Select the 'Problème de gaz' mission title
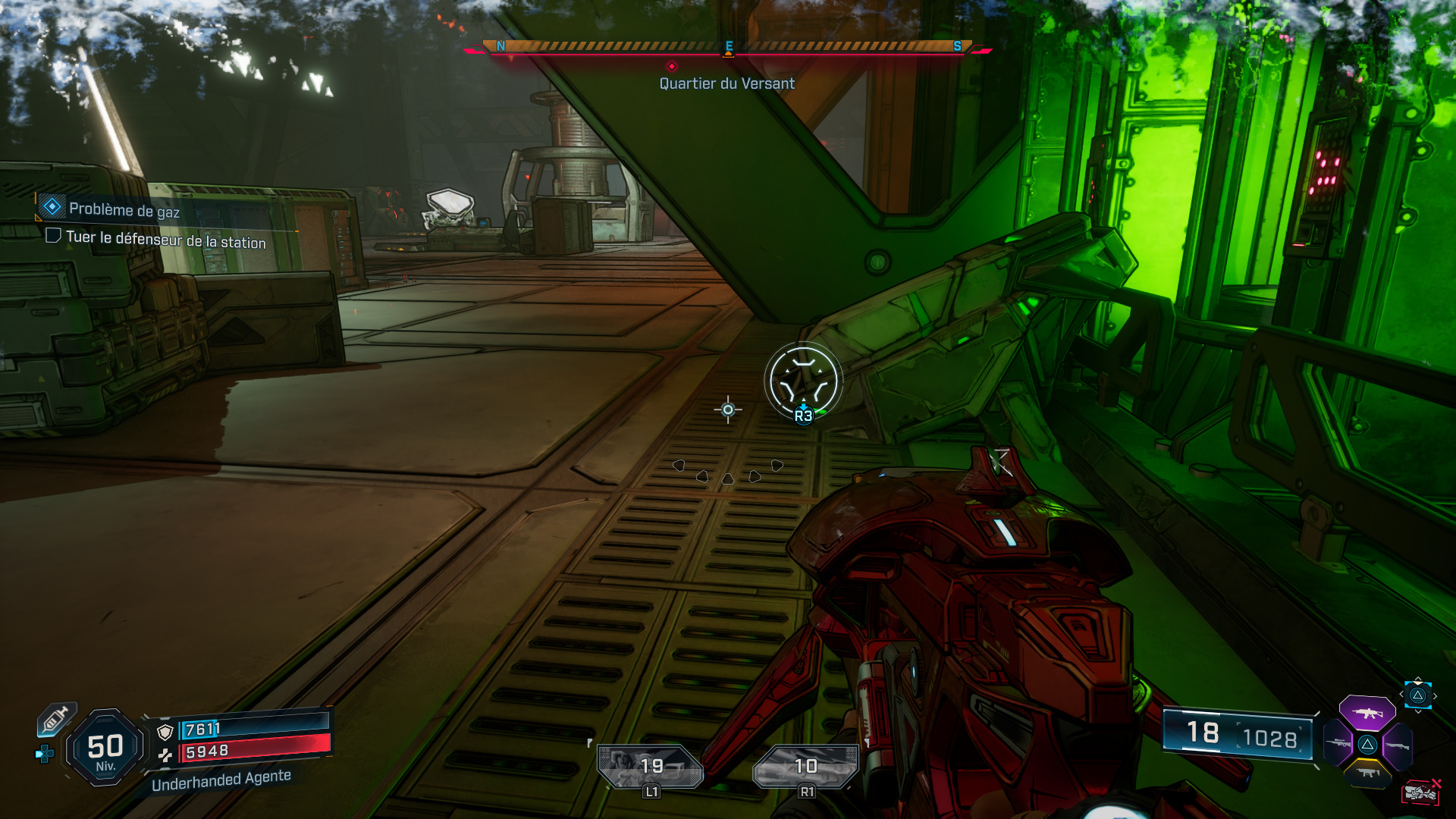 click(x=124, y=212)
